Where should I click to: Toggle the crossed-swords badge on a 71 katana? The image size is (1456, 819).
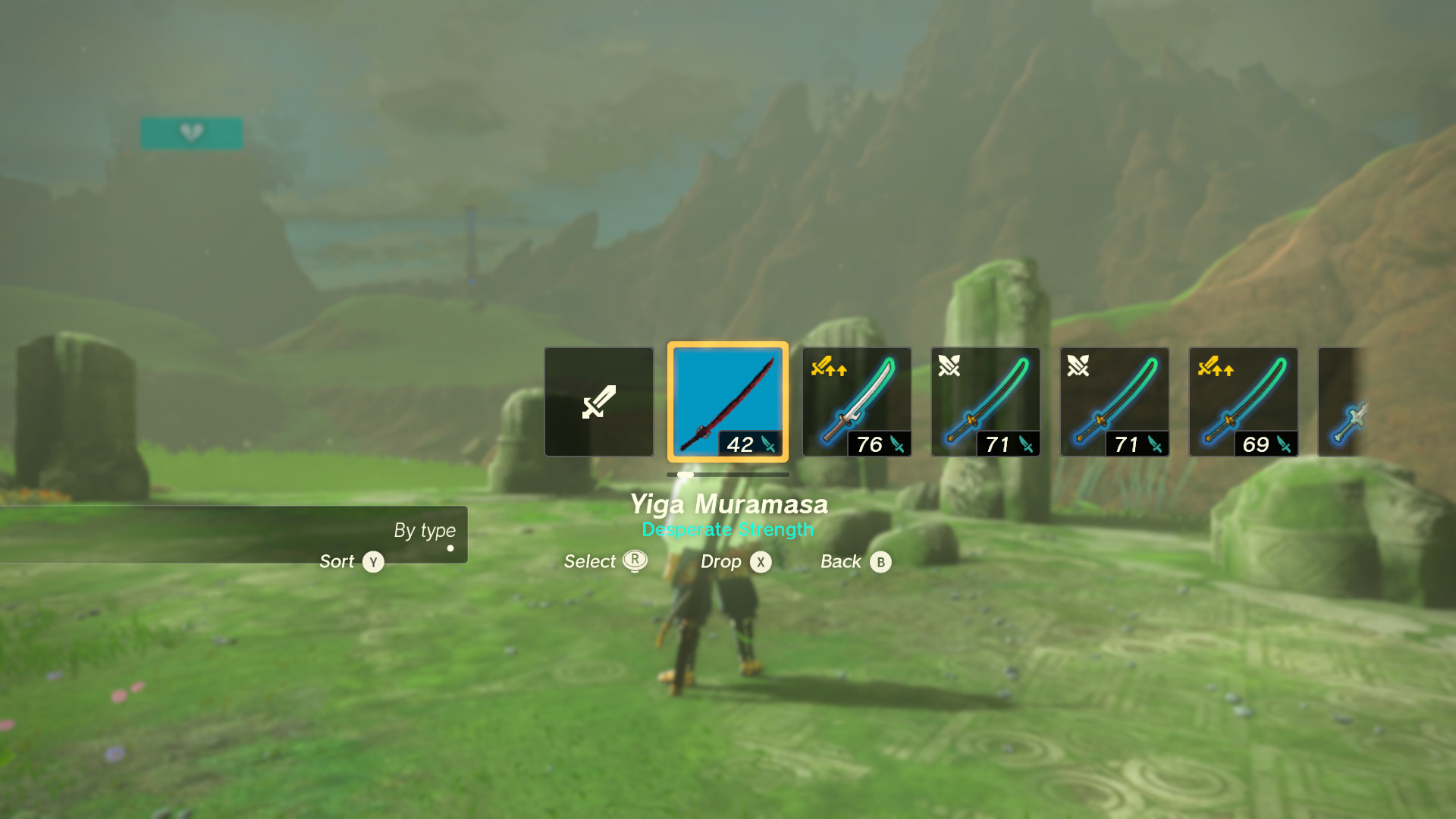950,366
